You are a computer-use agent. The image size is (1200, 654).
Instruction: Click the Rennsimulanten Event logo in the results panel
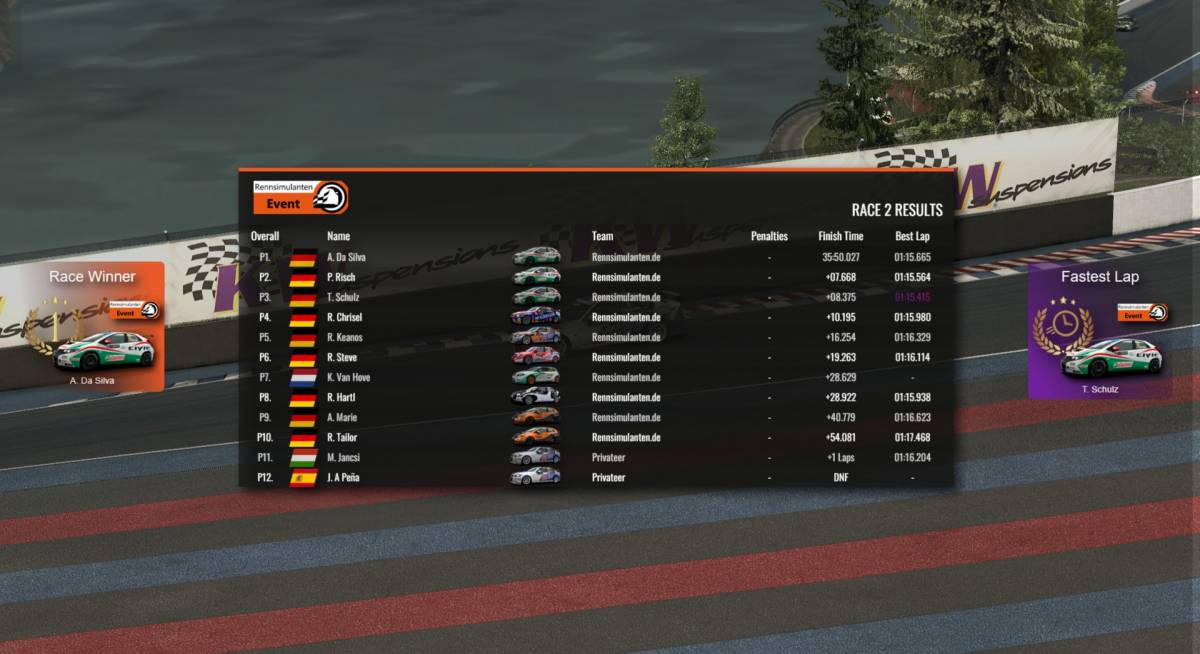point(300,197)
